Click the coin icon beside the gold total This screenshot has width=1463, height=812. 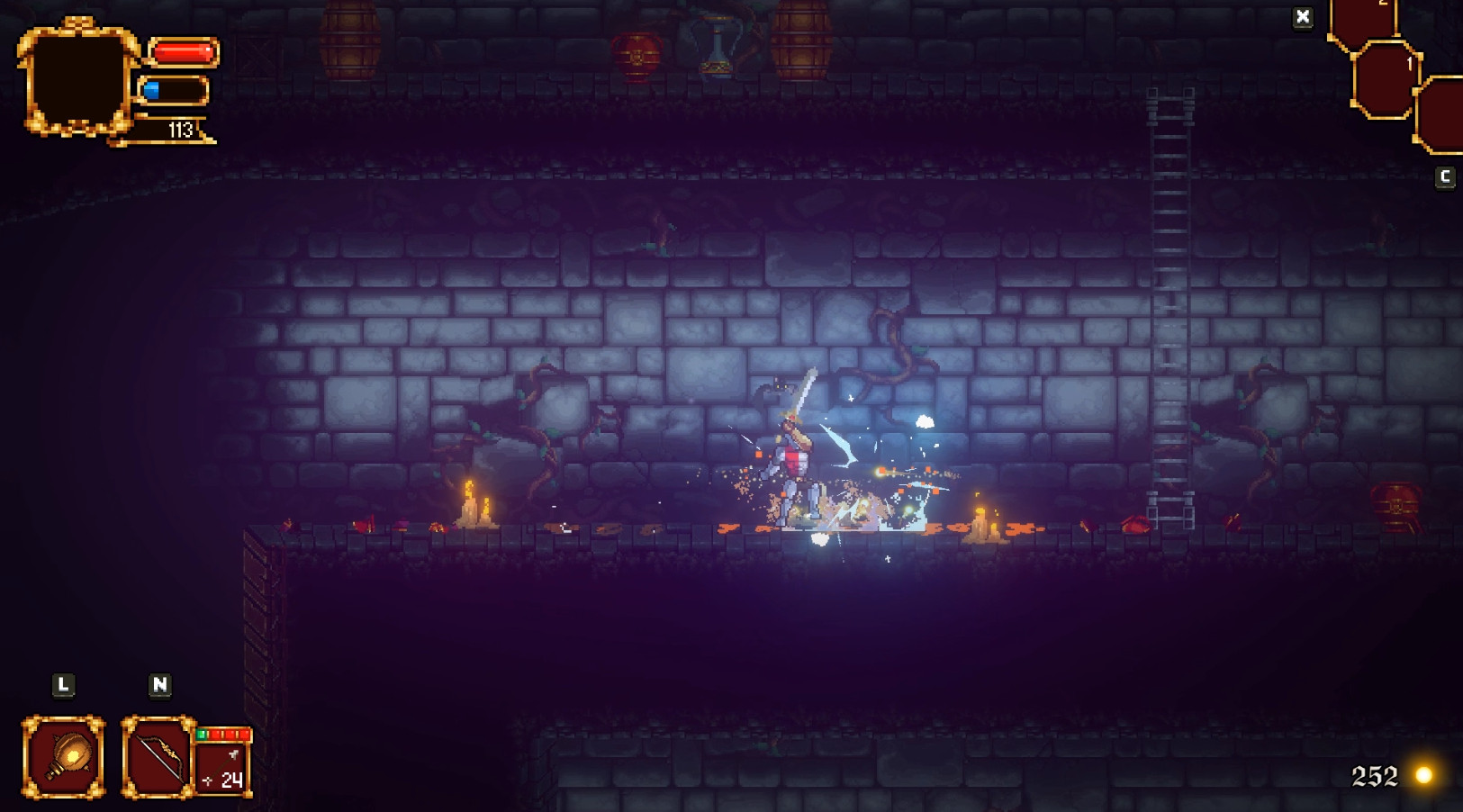pos(1426,772)
